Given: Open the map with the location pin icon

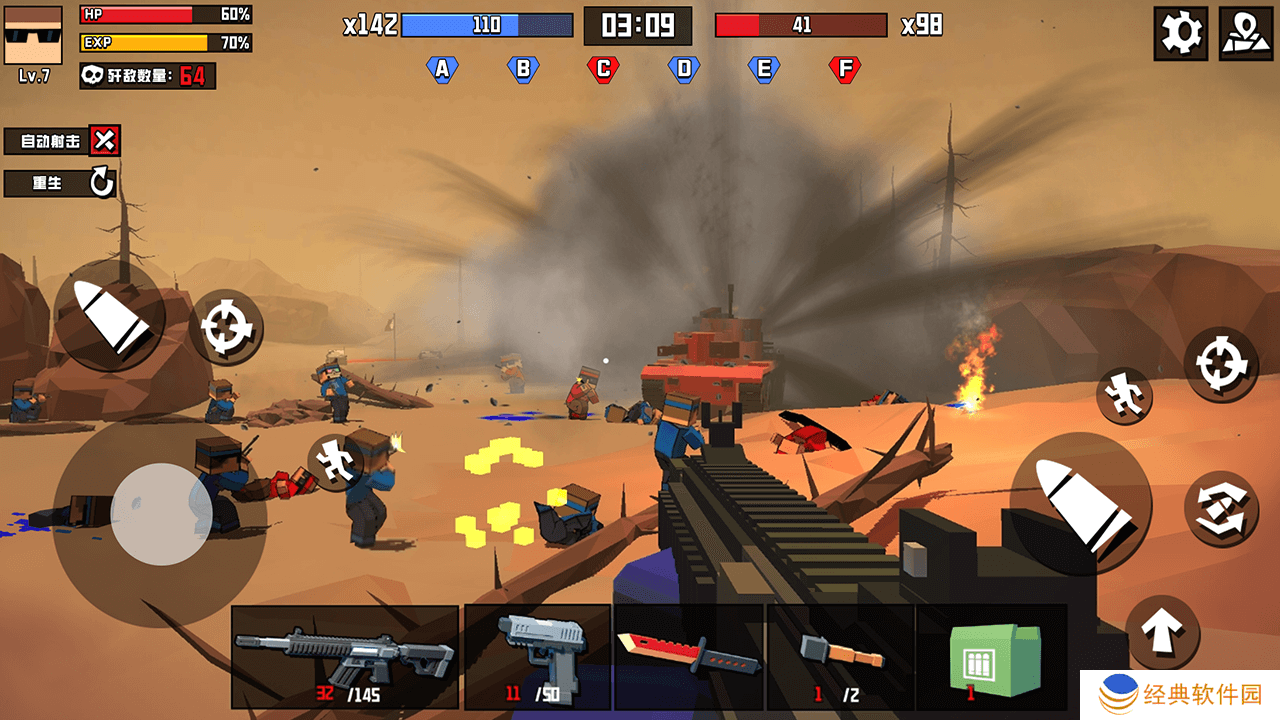Looking at the screenshot, I should pyautogui.click(x=1246, y=33).
